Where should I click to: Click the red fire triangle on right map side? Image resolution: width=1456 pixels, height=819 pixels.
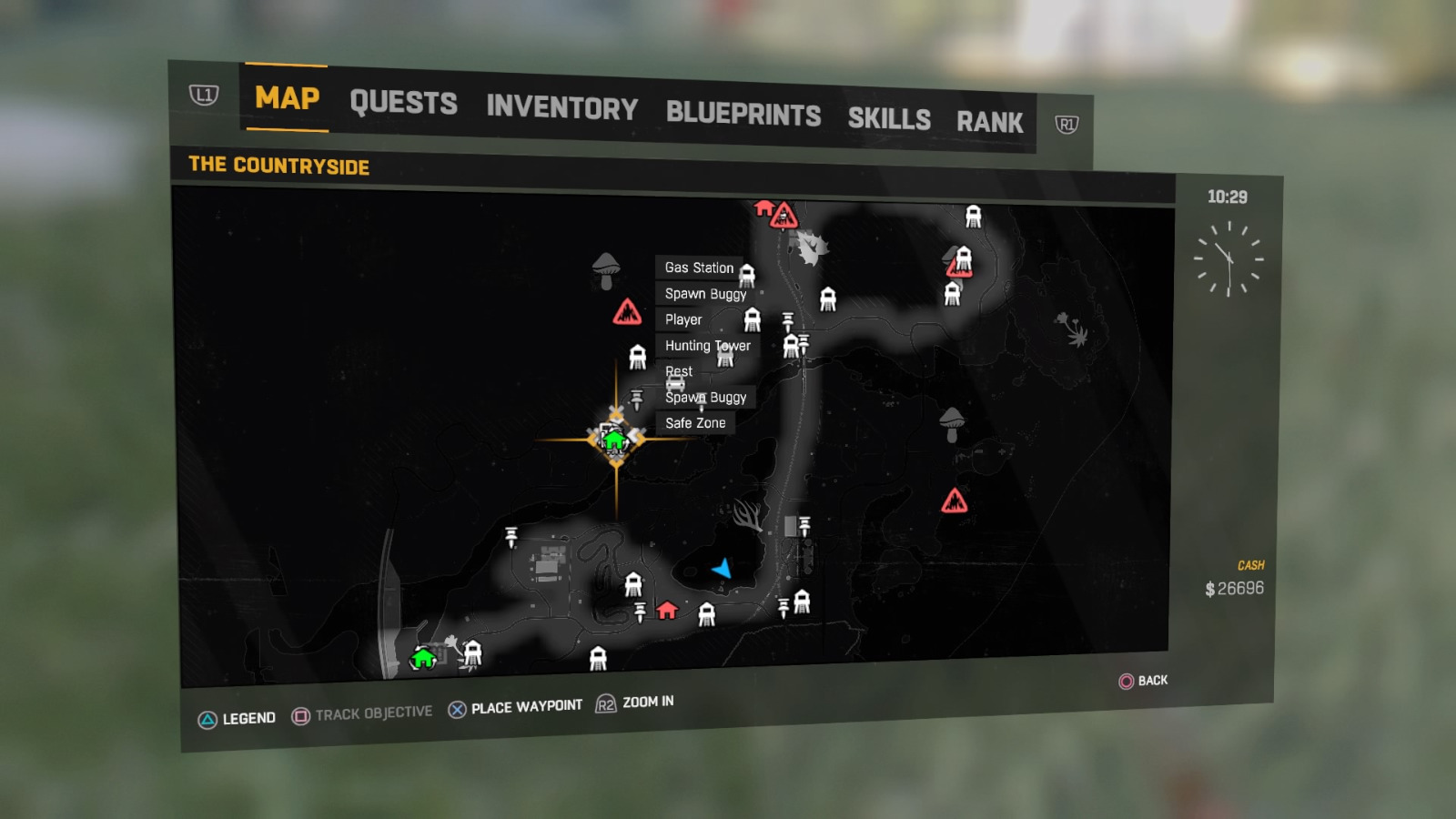click(x=955, y=500)
